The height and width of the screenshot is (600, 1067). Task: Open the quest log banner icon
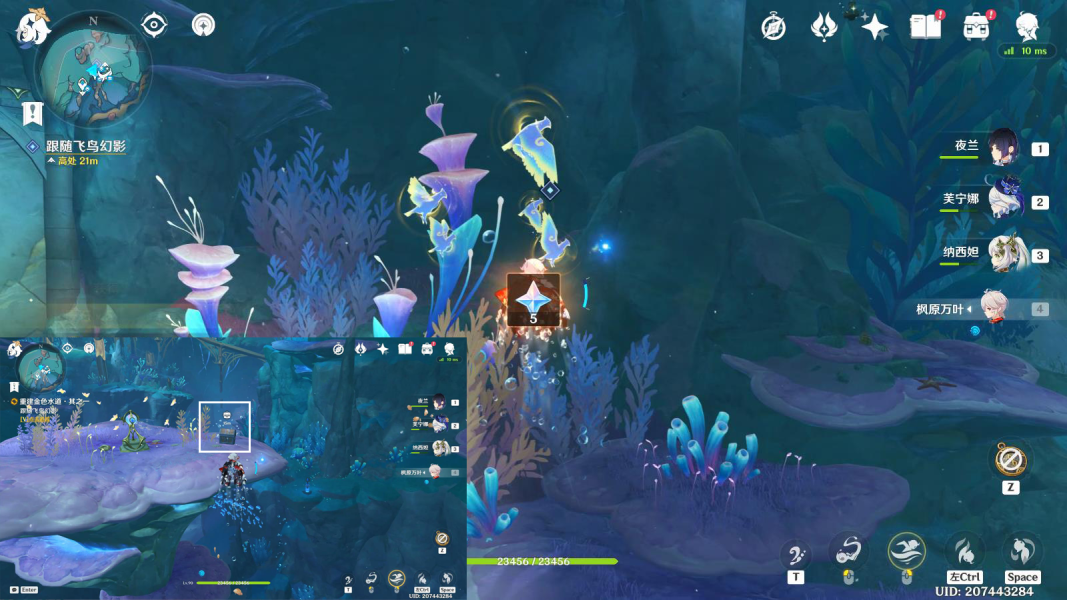[33, 111]
